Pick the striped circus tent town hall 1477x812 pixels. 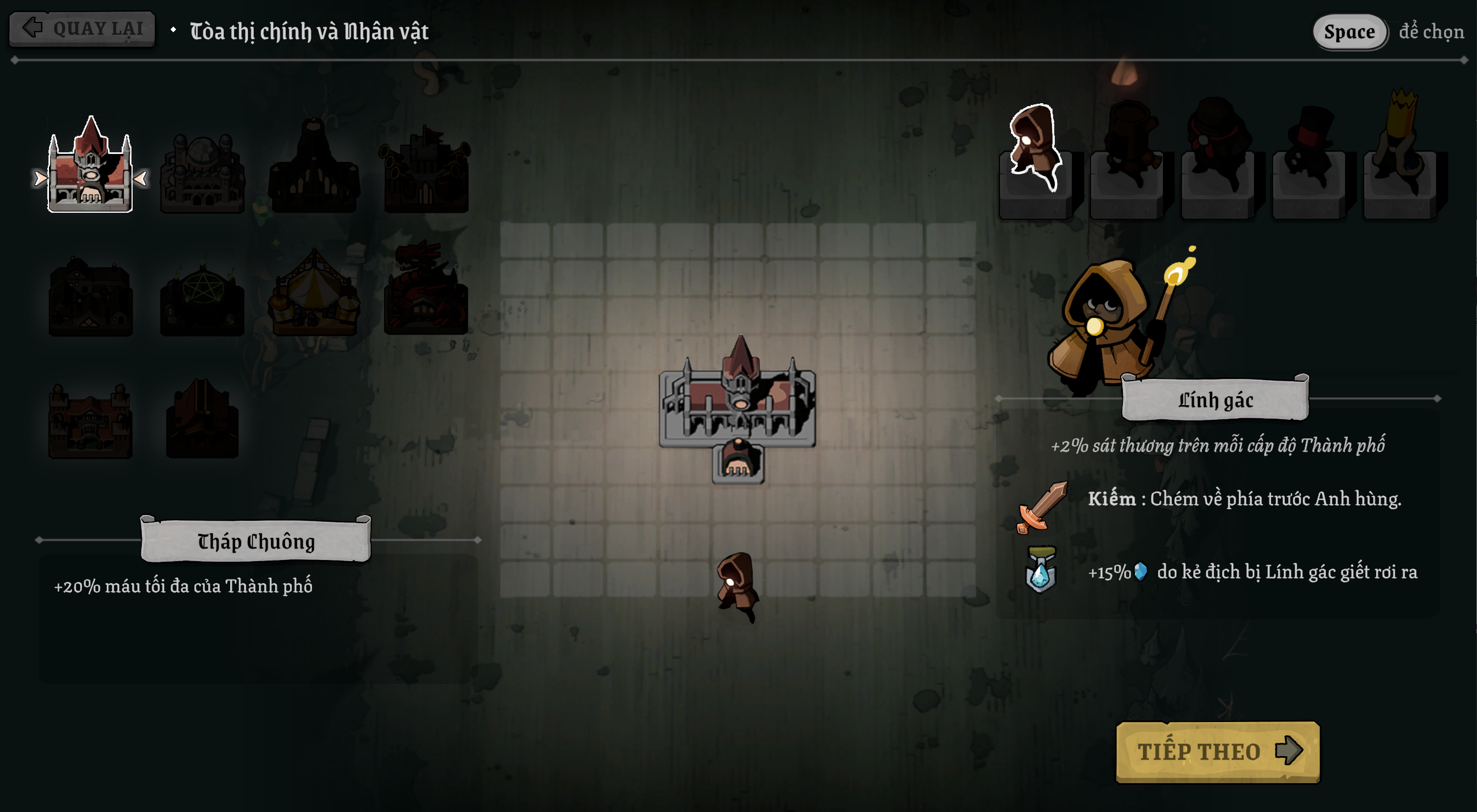314,294
